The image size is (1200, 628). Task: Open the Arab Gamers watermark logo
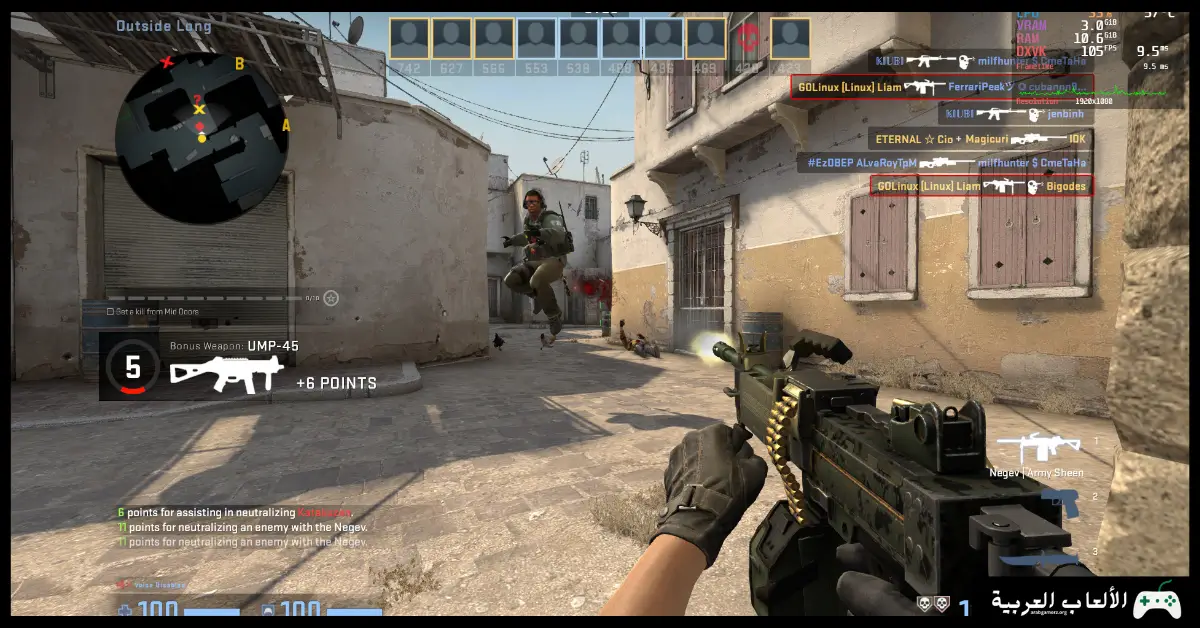tap(1086, 601)
